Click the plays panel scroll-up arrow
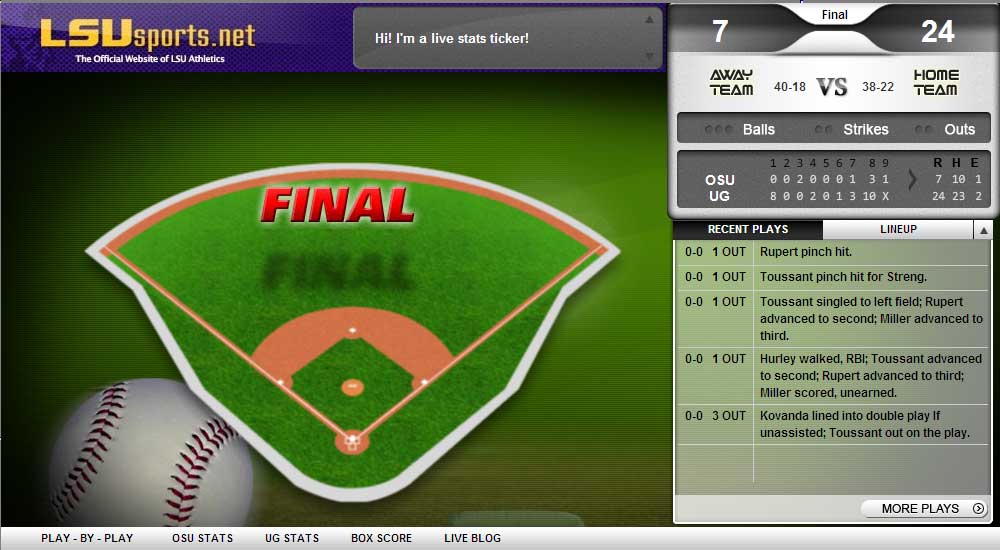Image resolution: width=1000 pixels, height=550 pixels. click(984, 231)
